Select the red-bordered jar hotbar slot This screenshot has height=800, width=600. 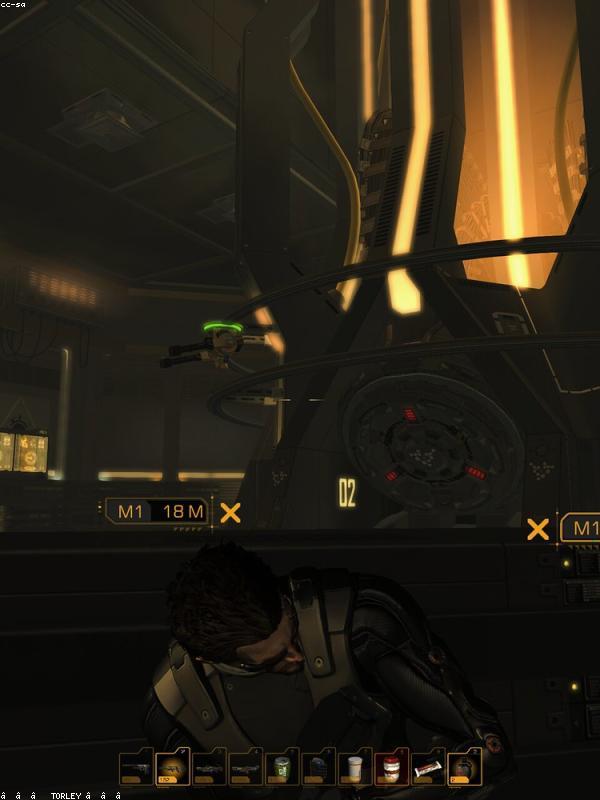pyautogui.click(x=391, y=768)
